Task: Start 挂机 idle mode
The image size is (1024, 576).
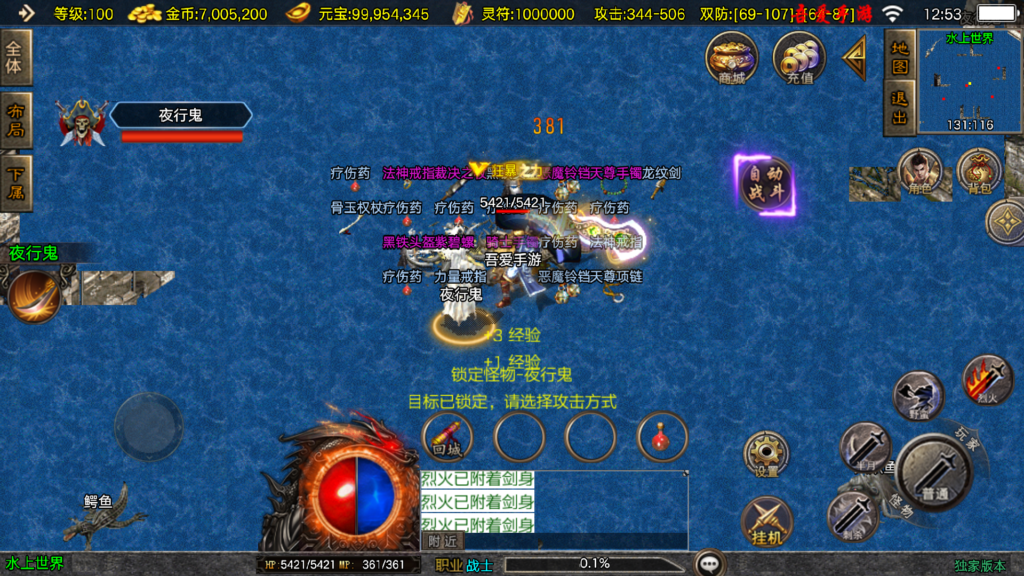Action: (766, 521)
